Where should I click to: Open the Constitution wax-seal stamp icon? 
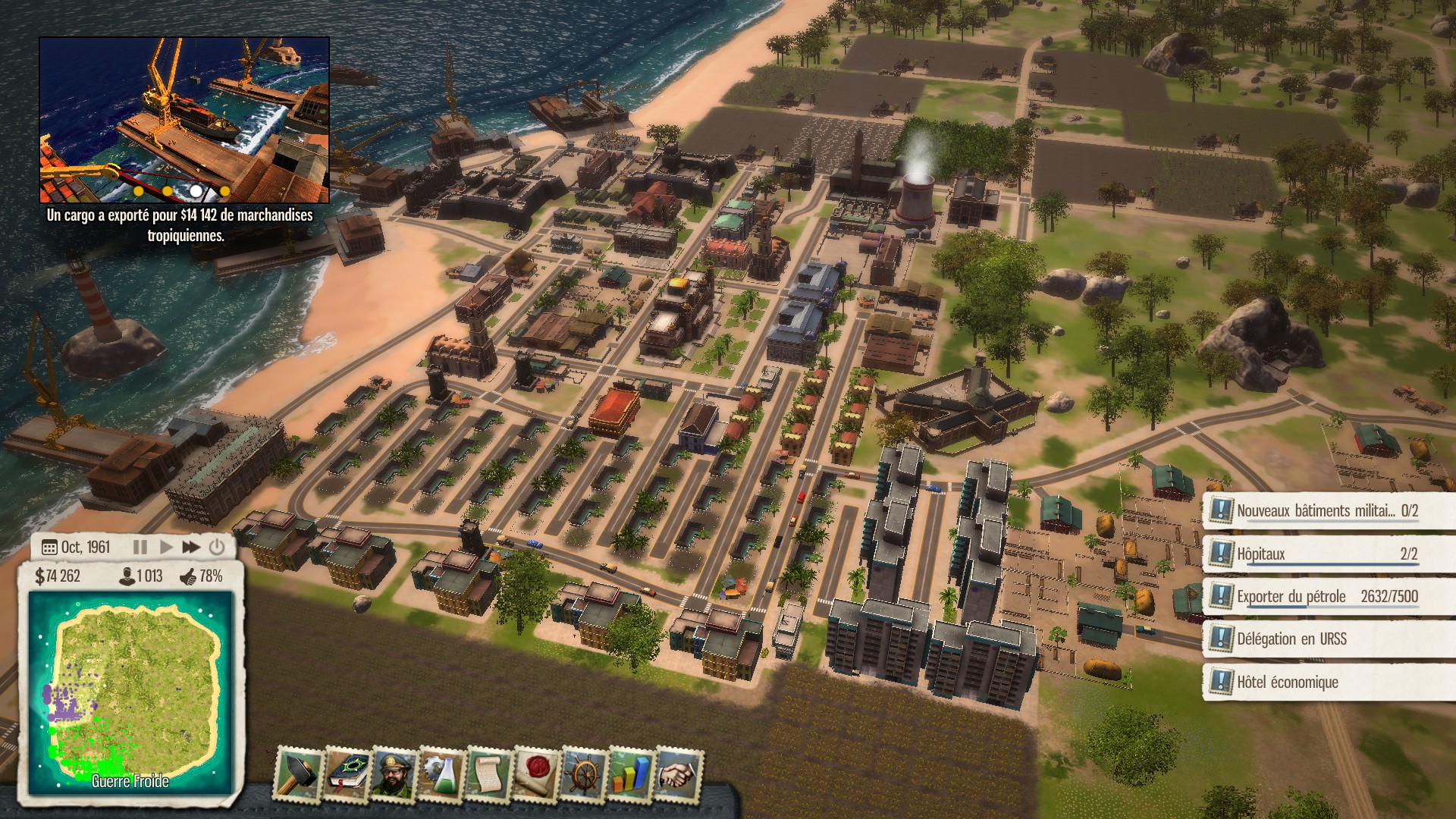(537, 773)
